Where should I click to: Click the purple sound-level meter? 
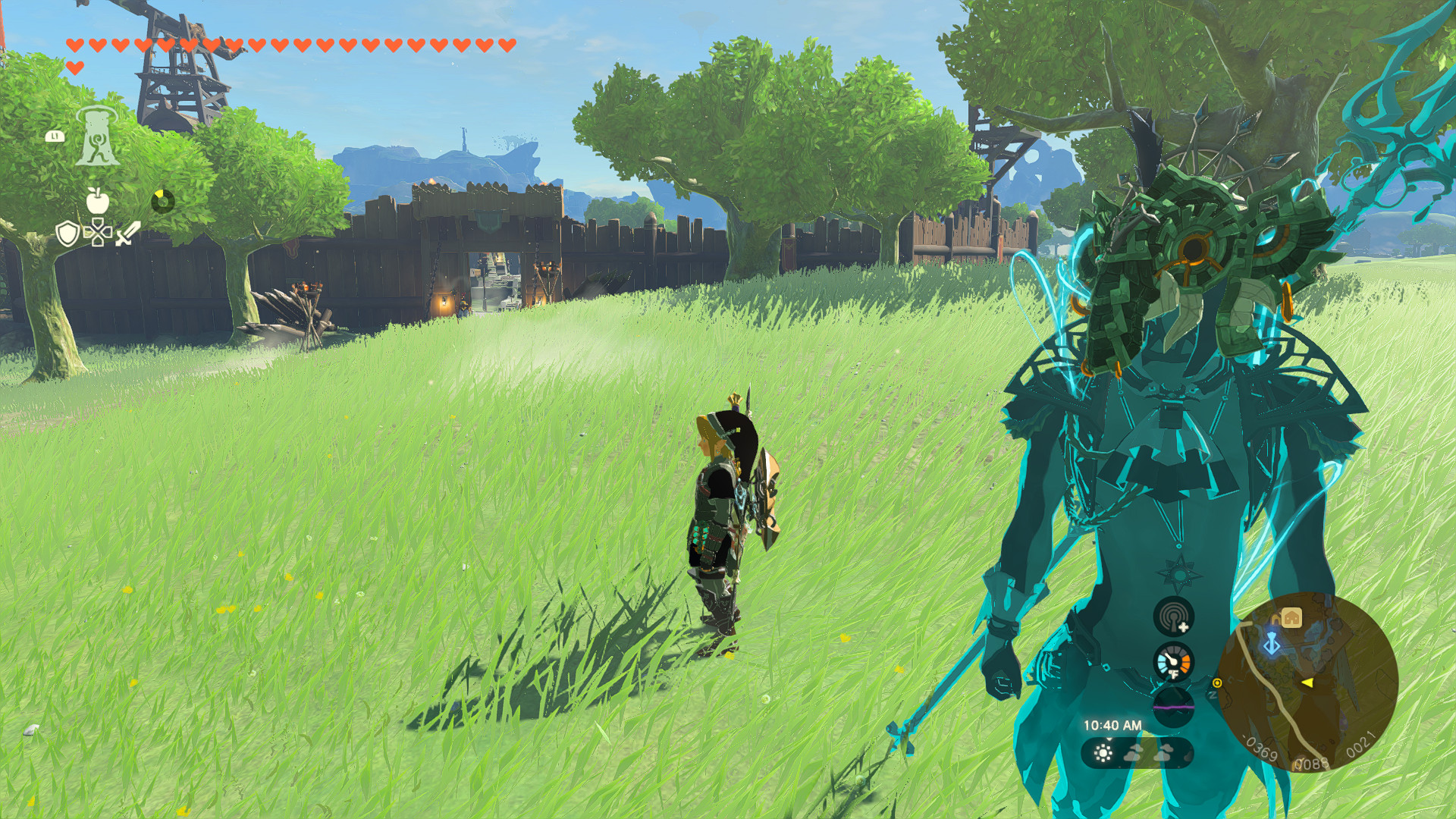(1173, 708)
